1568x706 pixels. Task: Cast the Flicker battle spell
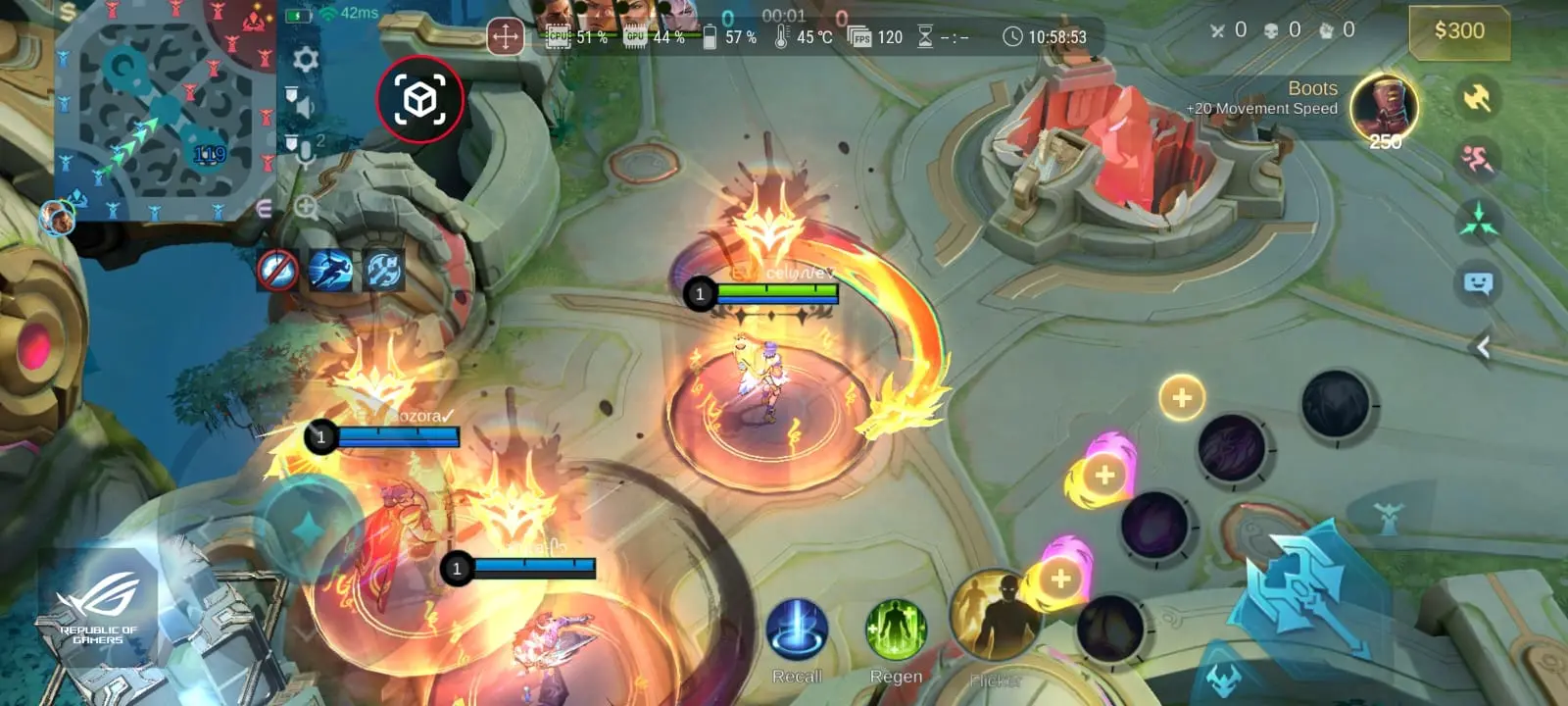[x=993, y=616]
